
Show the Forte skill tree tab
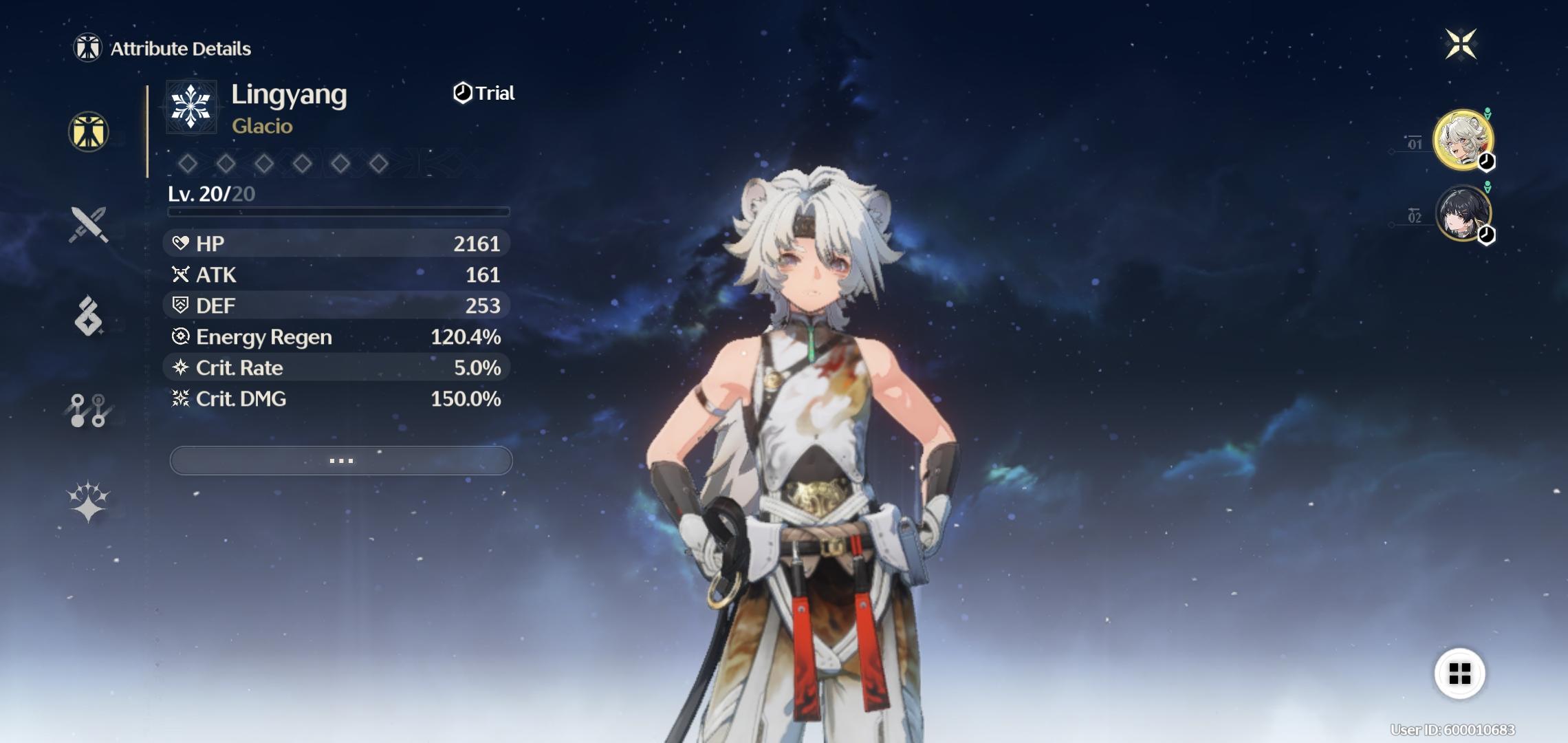point(89,410)
